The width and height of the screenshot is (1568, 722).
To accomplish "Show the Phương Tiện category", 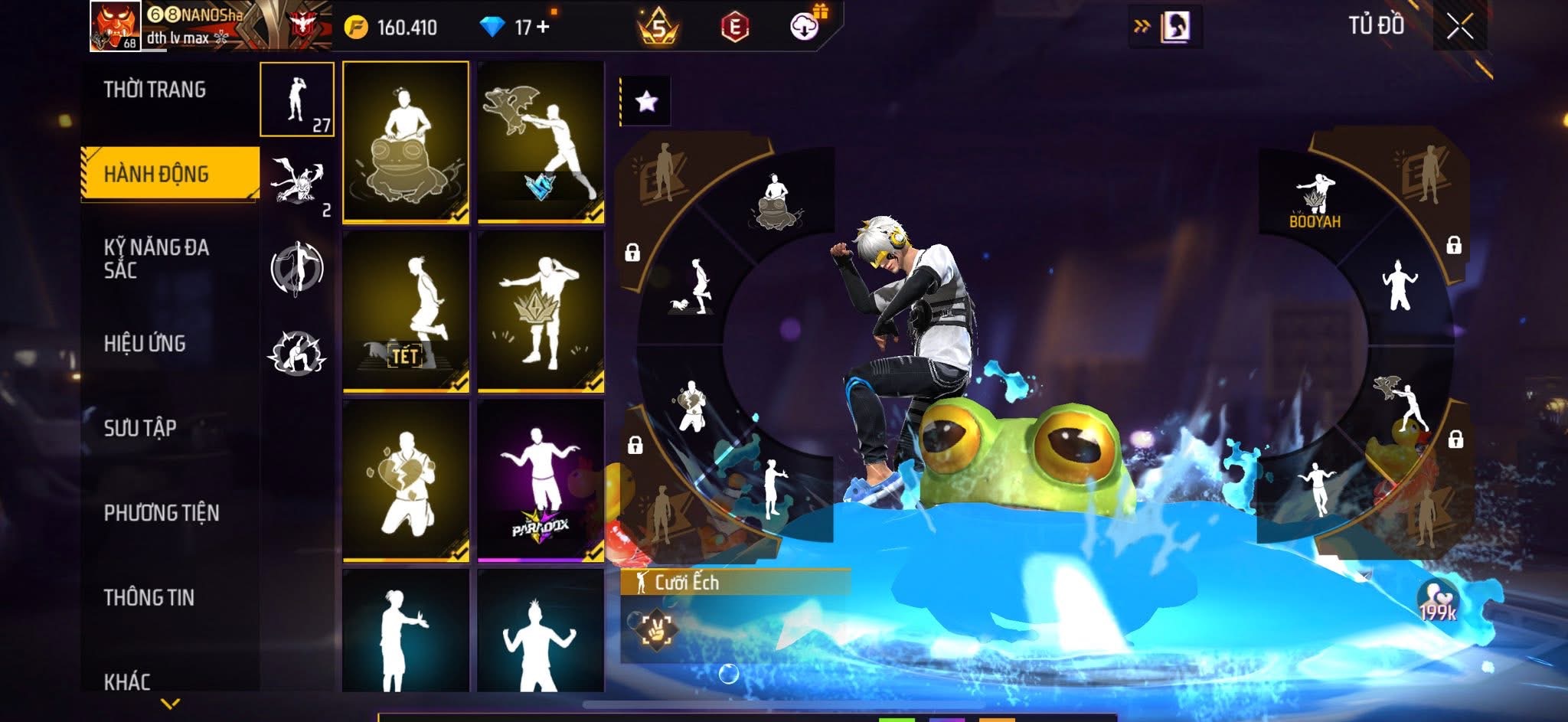I will (162, 512).
